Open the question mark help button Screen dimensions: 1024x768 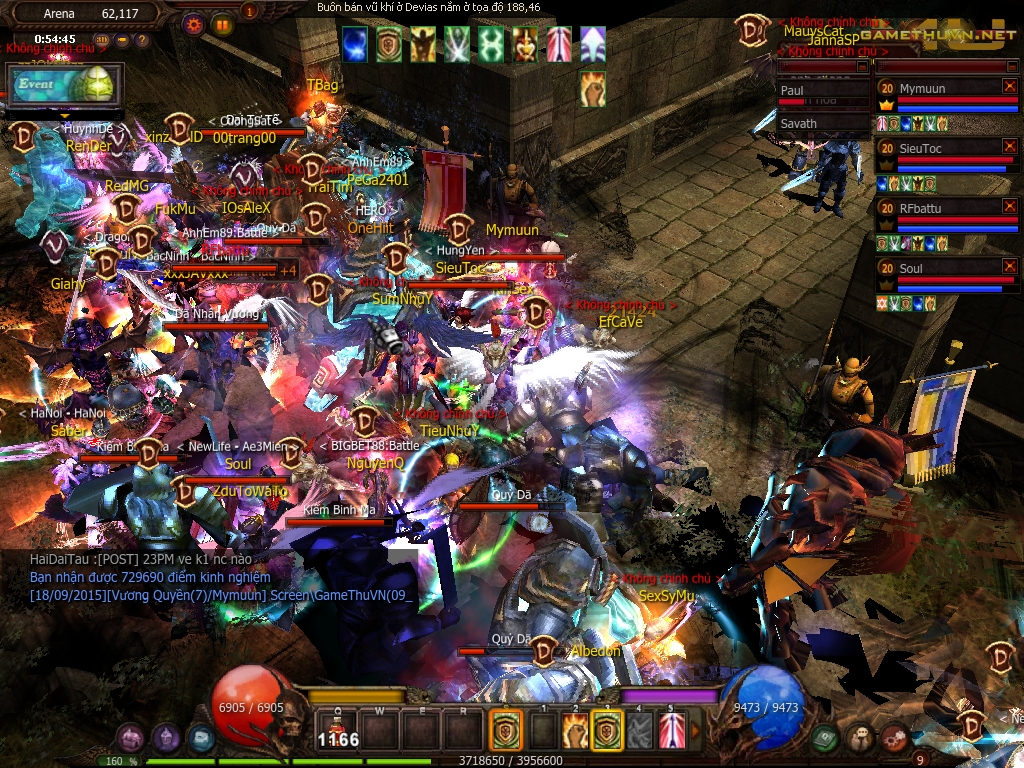coord(141,40)
